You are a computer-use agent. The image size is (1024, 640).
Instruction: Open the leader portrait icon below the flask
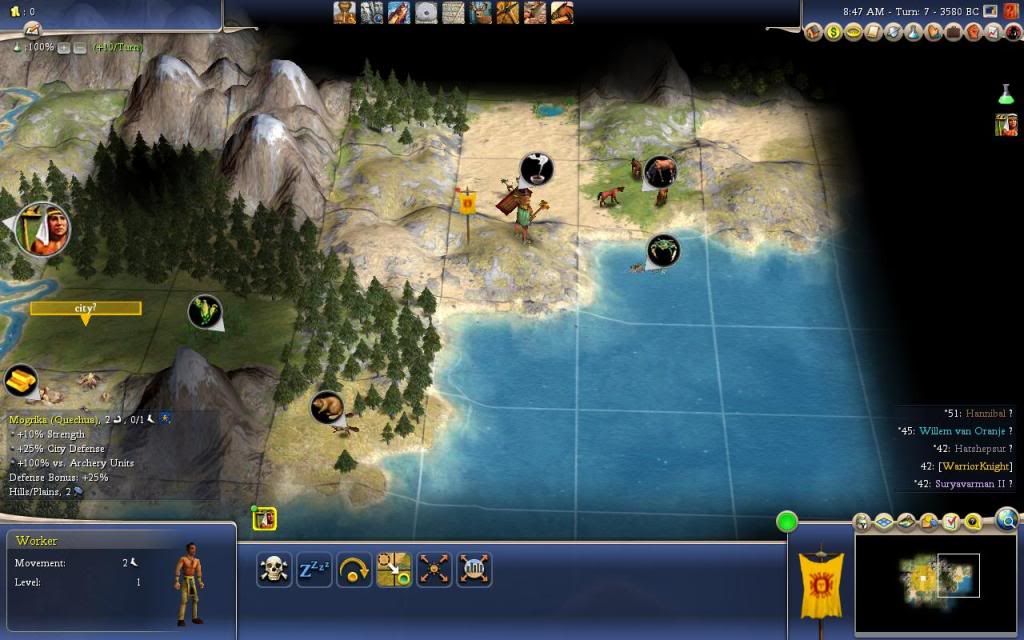[x=1005, y=124]
